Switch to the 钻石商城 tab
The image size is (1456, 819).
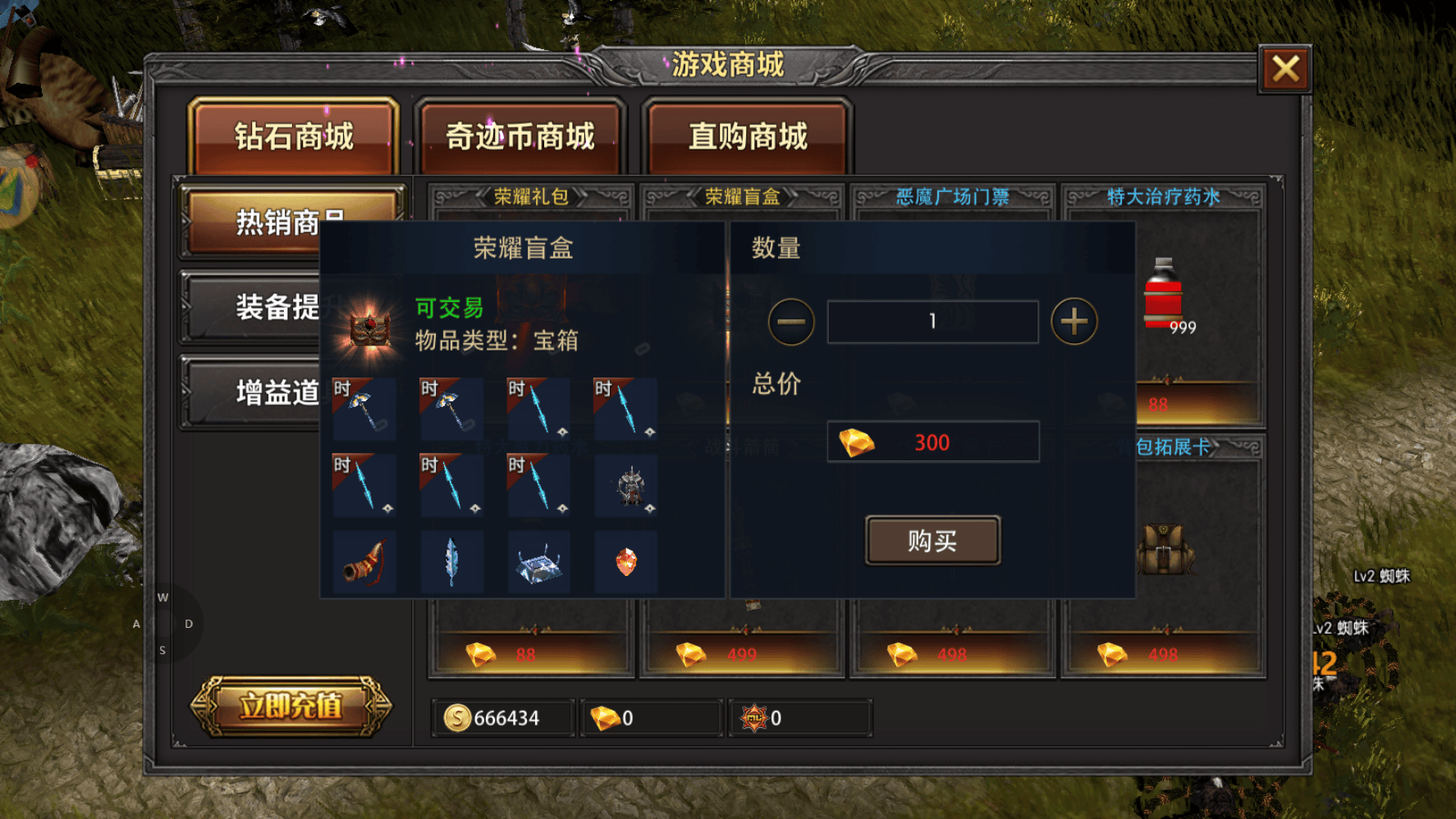(294, 136)
